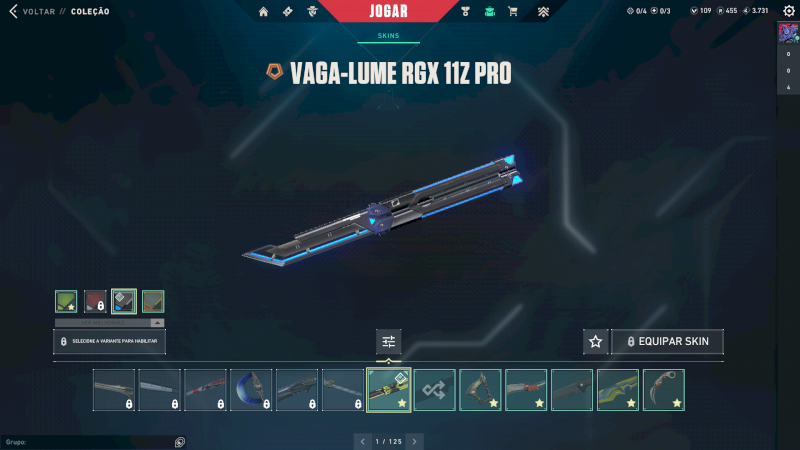Viewport: 800px width, 450px height.
Task: Pick the axe skin thumbnail
Action: pos(481,390)
